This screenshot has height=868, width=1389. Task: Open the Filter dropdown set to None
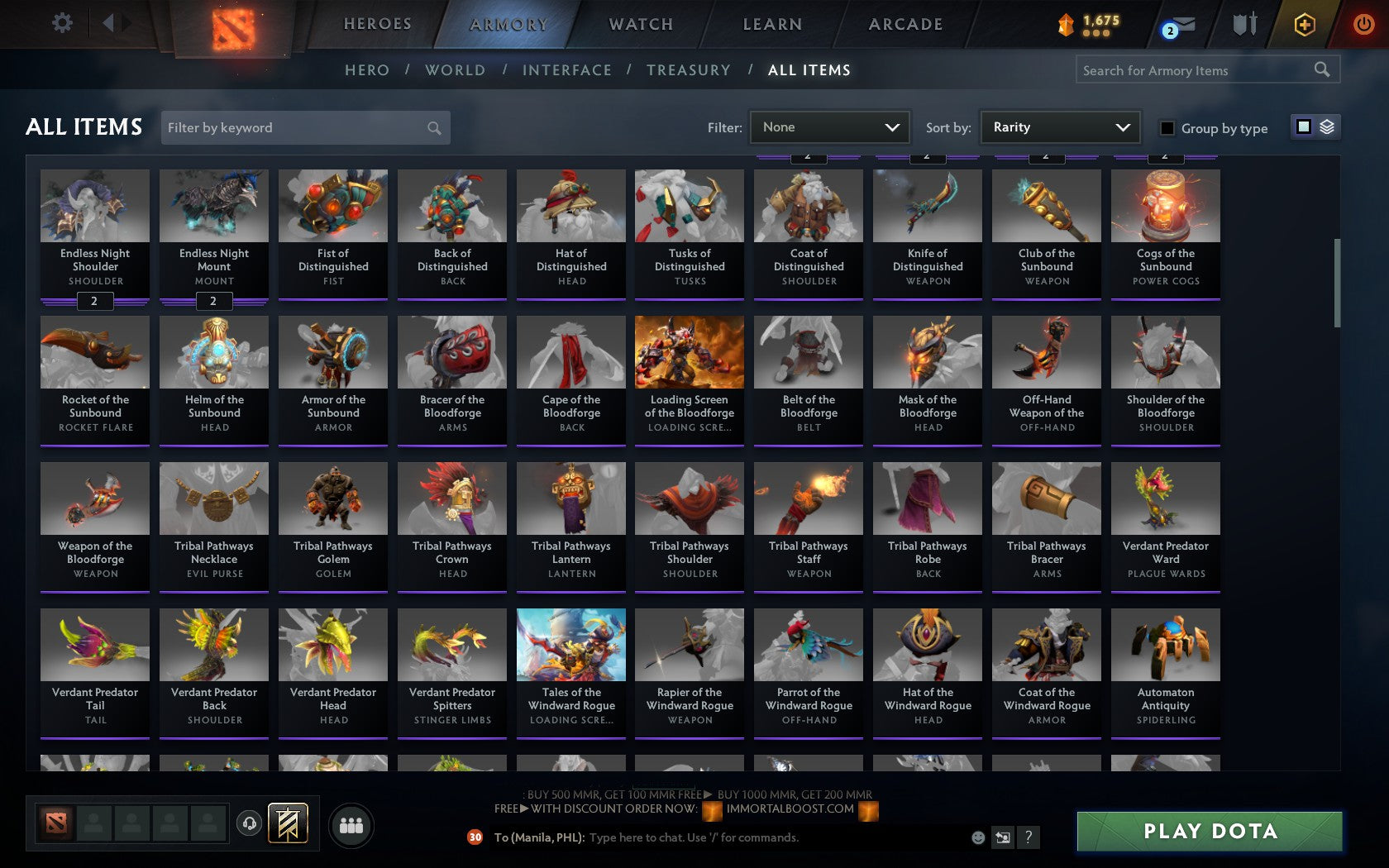point(829,127)
